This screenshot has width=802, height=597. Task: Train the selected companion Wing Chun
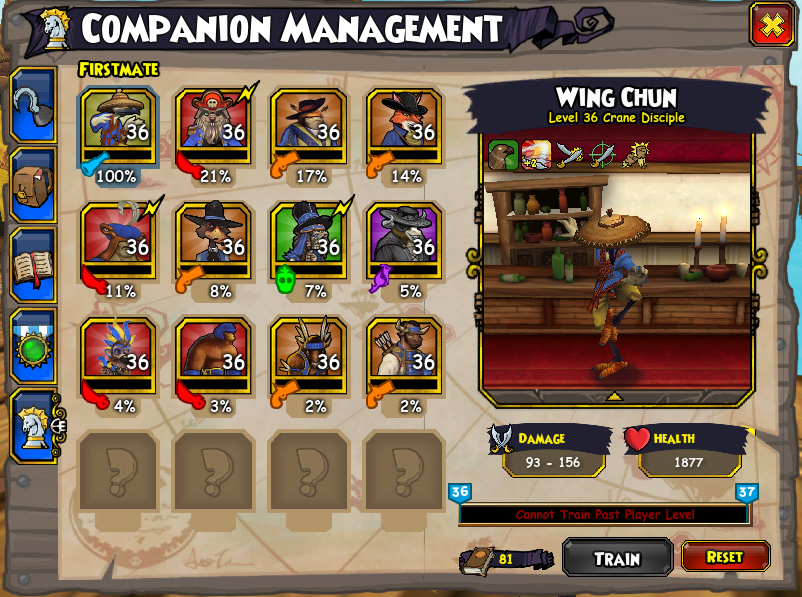(x=617, y=558)
